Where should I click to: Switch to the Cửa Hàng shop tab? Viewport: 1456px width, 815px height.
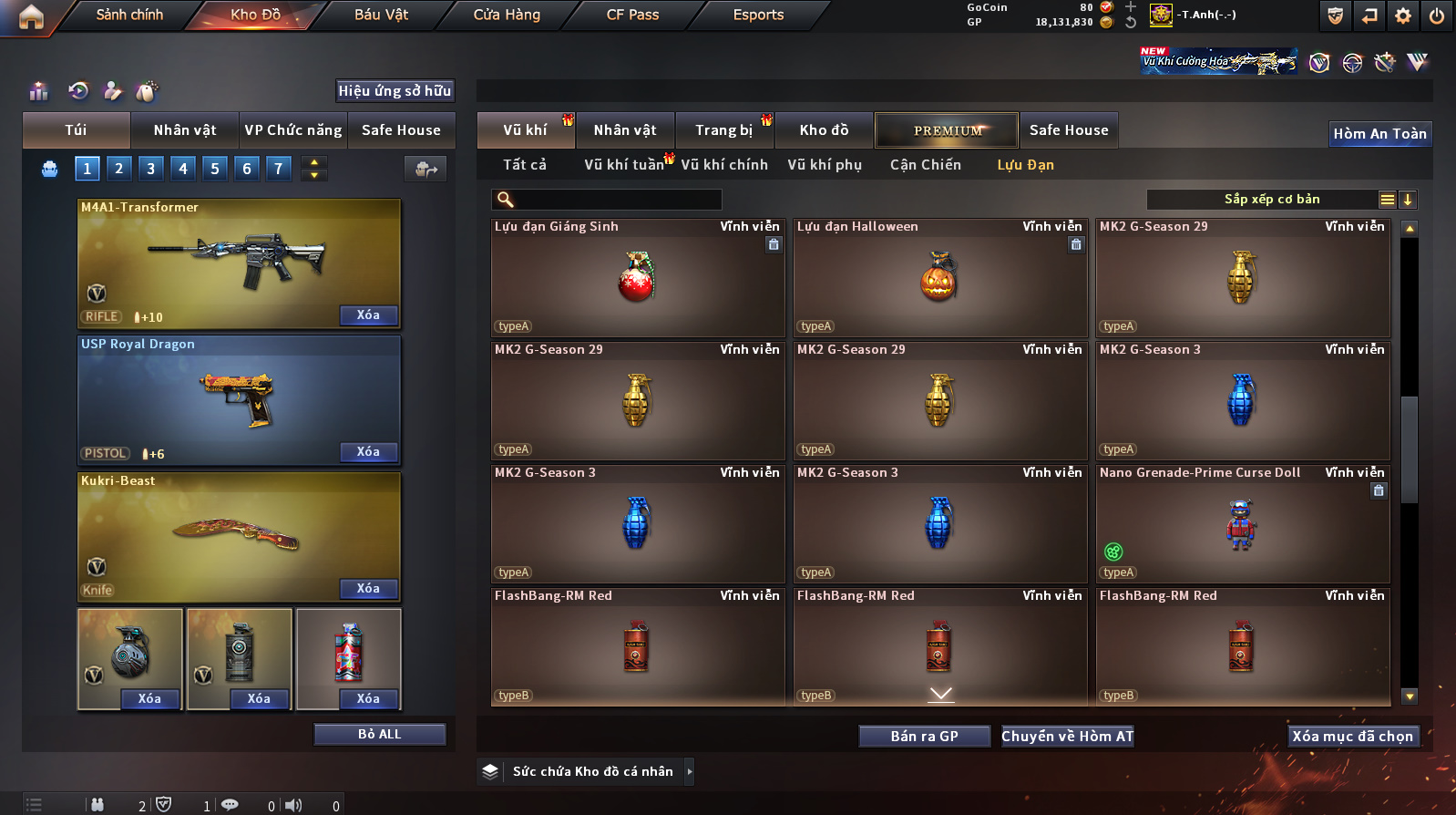tap(507, 15)
